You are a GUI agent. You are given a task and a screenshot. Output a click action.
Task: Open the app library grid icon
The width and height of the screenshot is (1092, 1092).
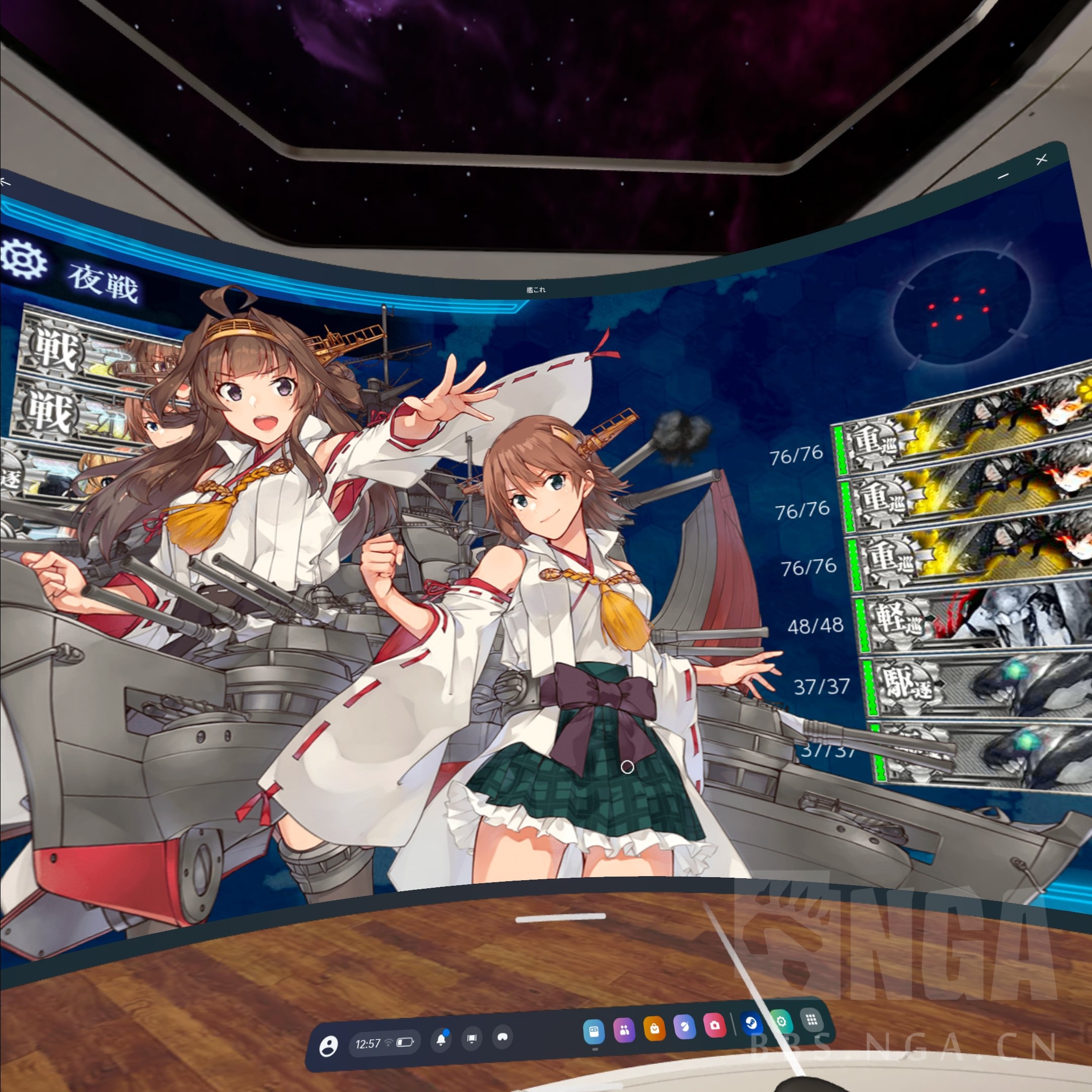point(811,1021)
